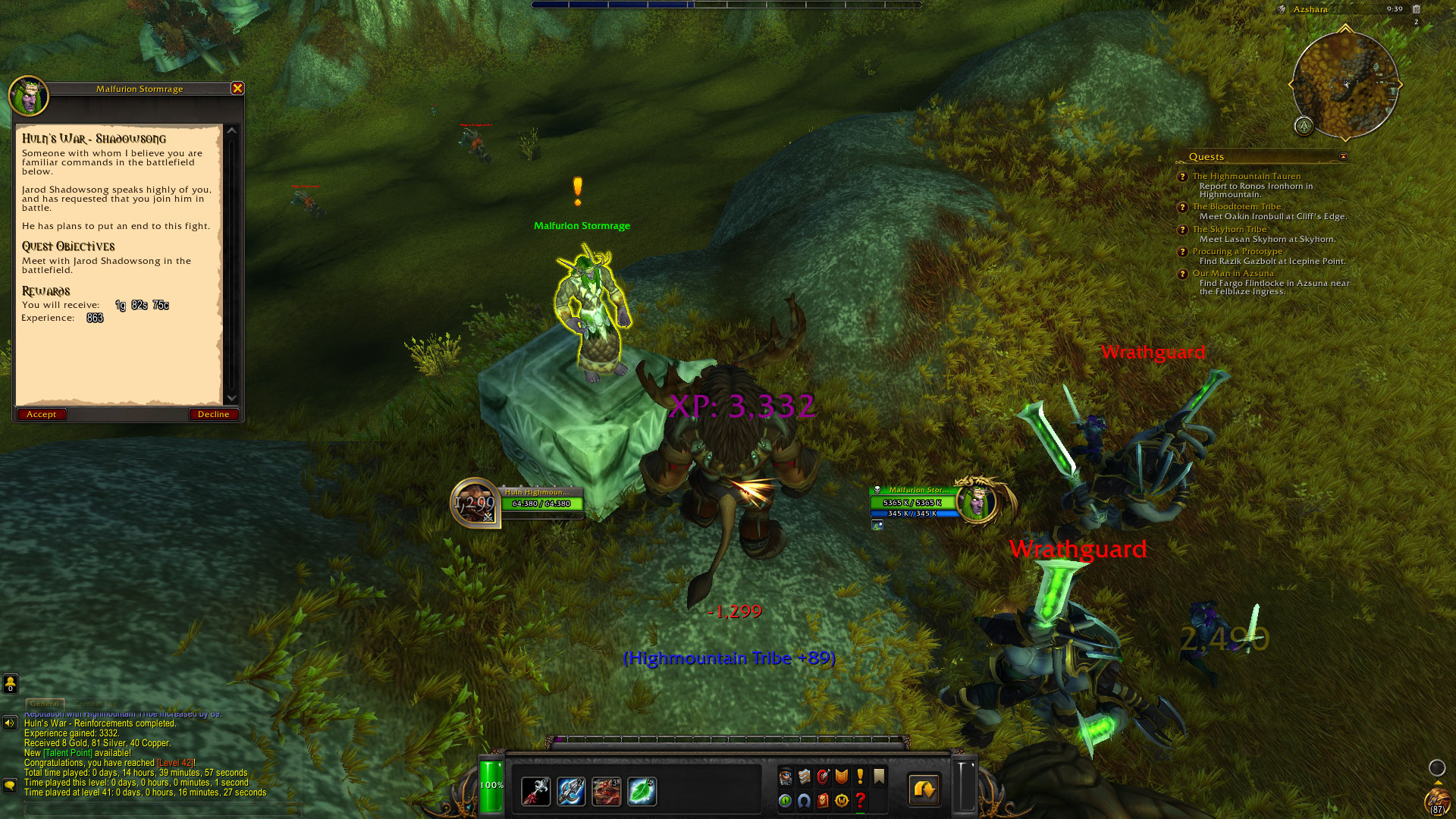Open the quest log exclamation mark icon

(860, 777)
